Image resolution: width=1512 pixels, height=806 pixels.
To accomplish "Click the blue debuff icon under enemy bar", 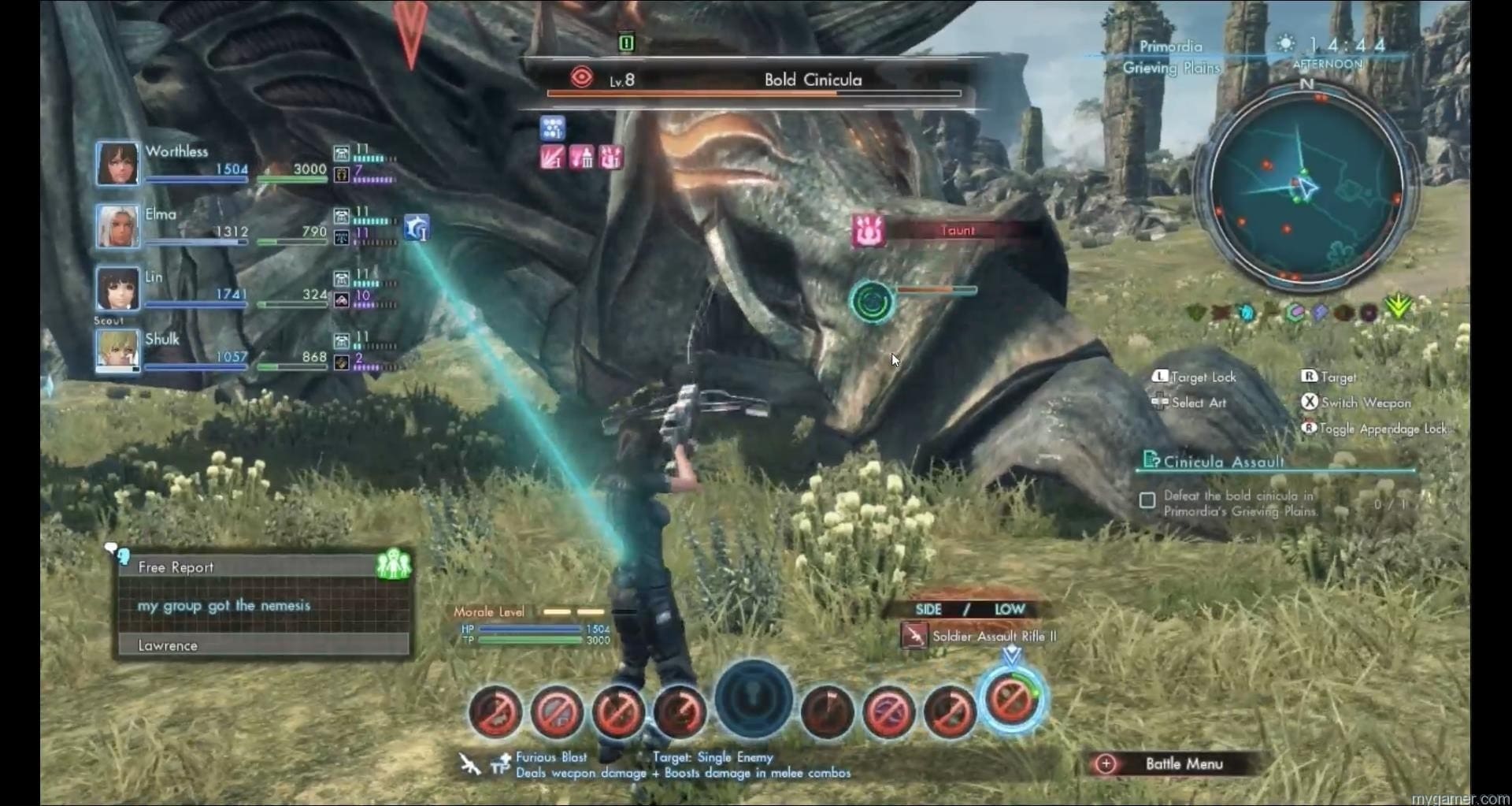I will point(553,128).
